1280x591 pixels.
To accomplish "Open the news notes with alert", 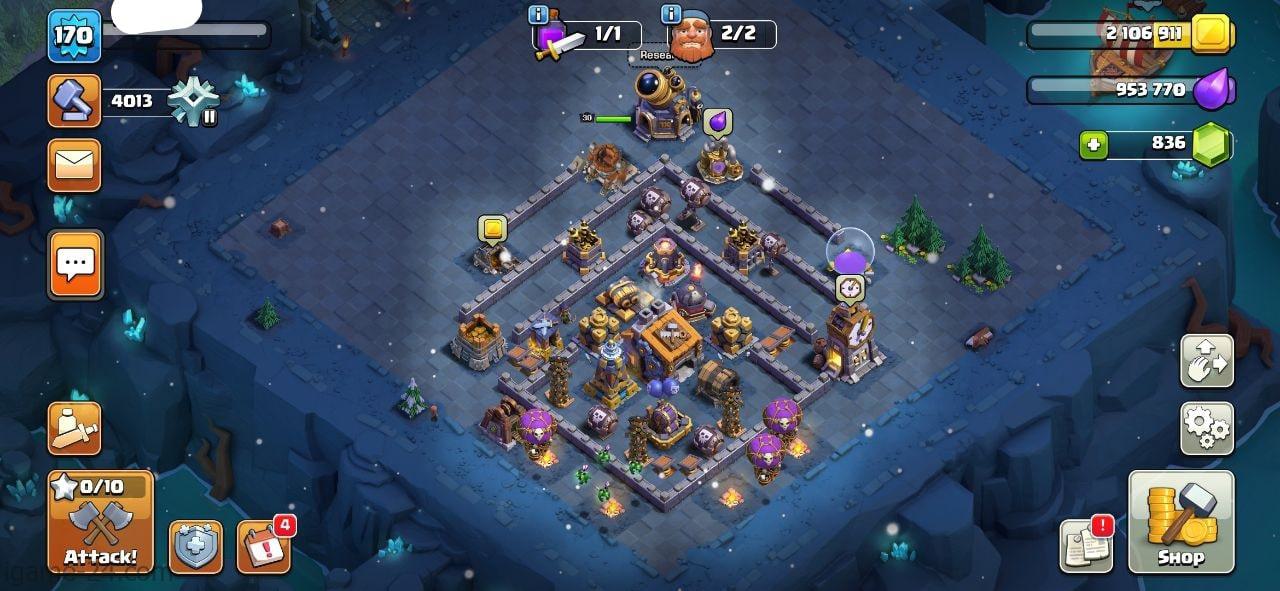I will tap(1086, 546).
